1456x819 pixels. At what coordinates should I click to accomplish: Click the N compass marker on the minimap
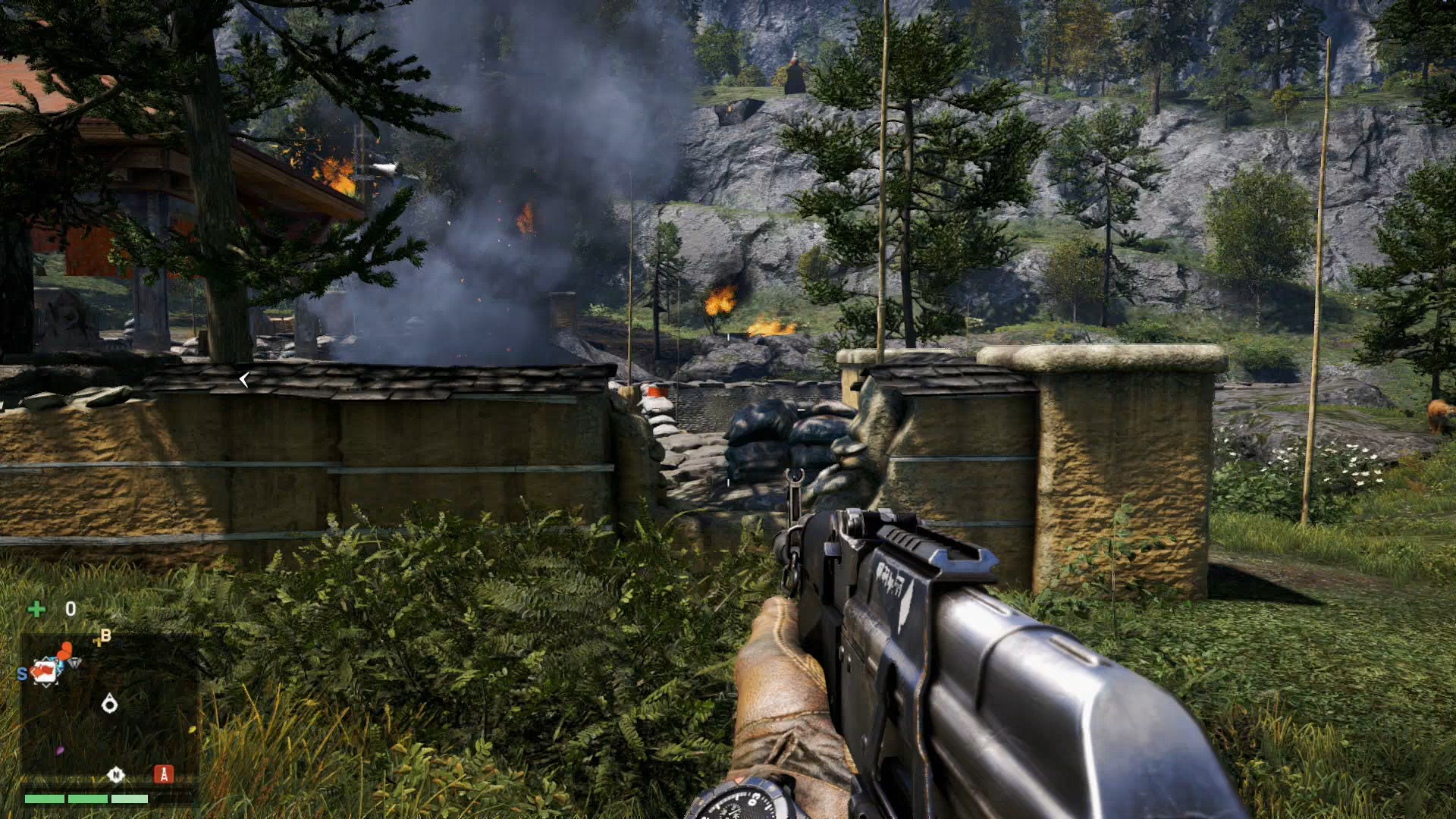(116, 775)
